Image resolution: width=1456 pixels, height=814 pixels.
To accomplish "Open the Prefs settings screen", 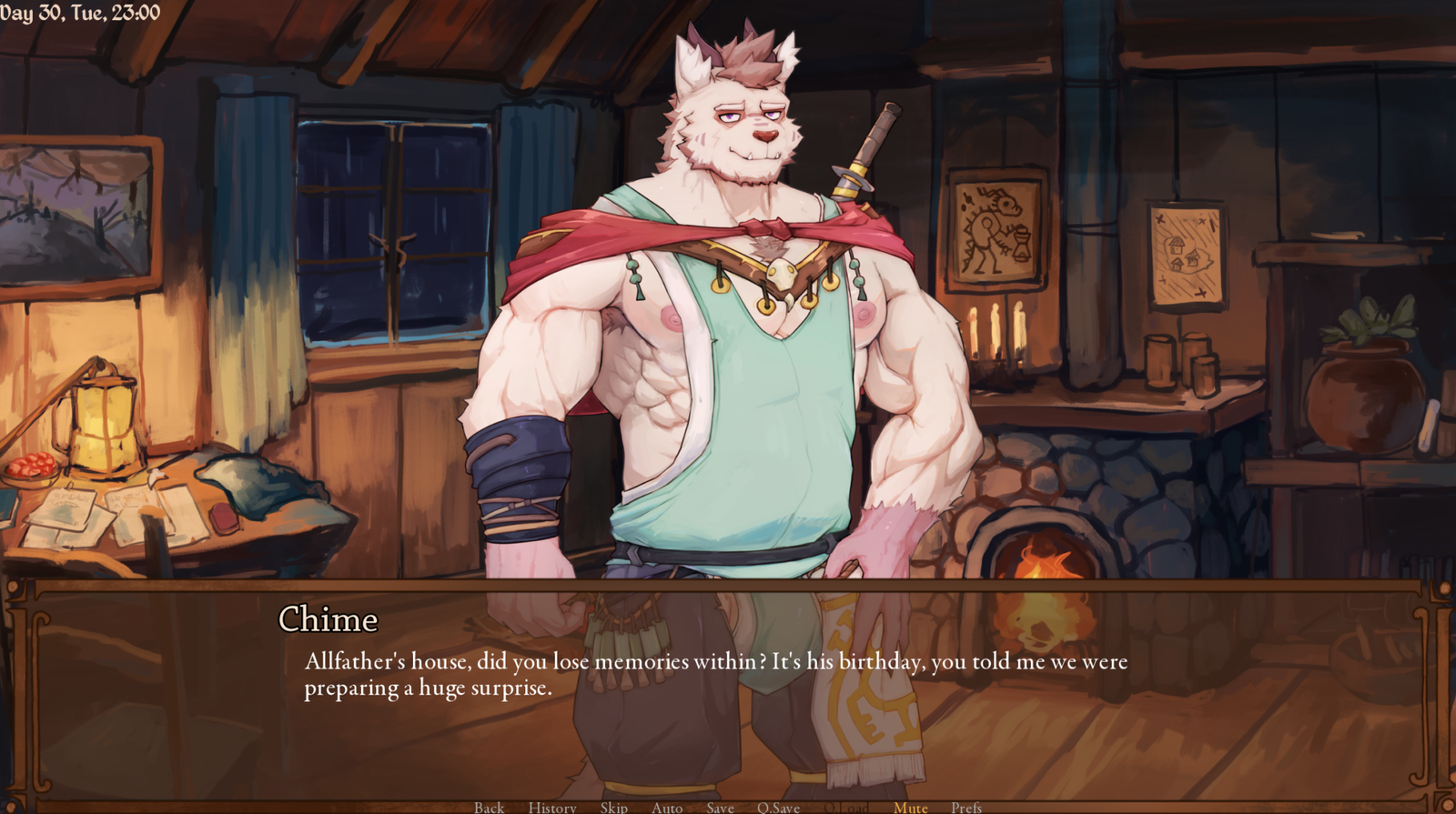I will click(x=966, y=807).
